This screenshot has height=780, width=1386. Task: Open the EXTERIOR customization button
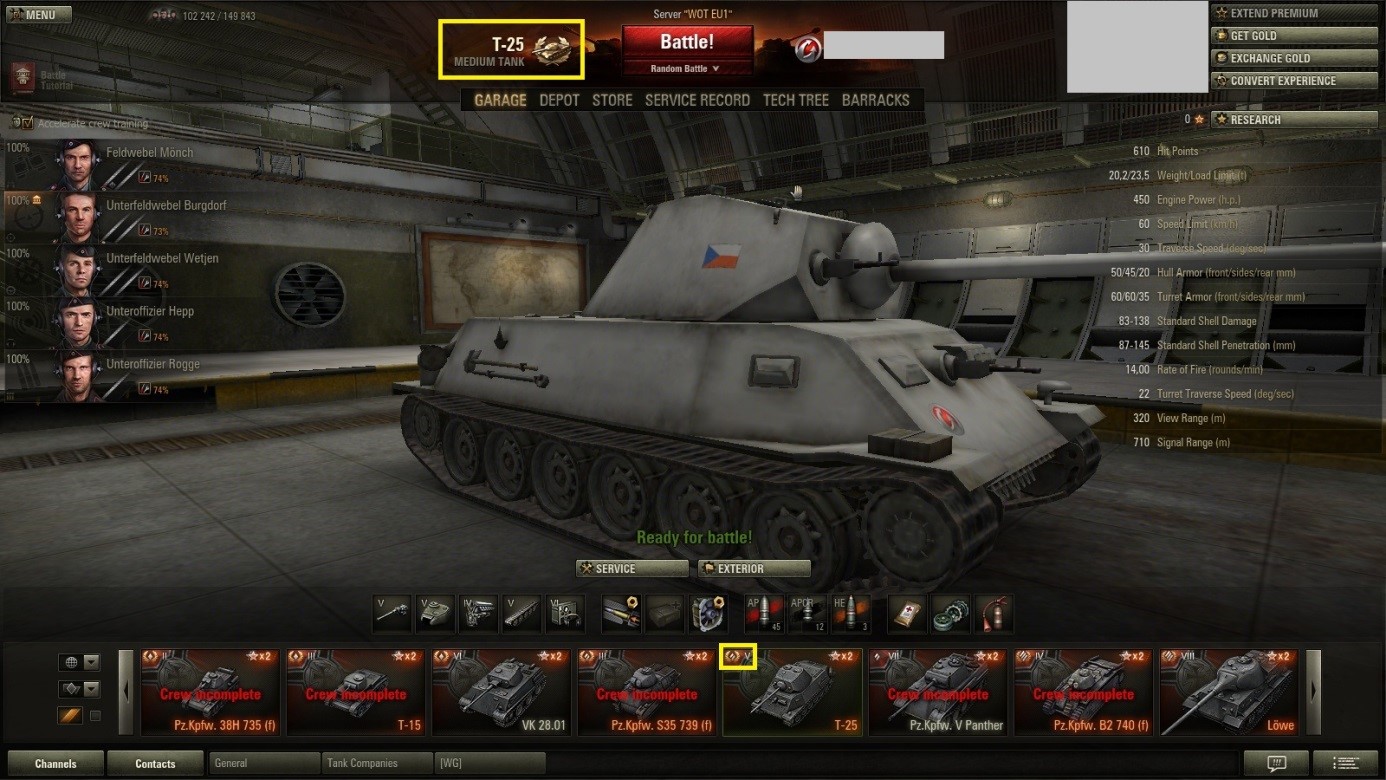pyautogui.click(x=754, y=569)
